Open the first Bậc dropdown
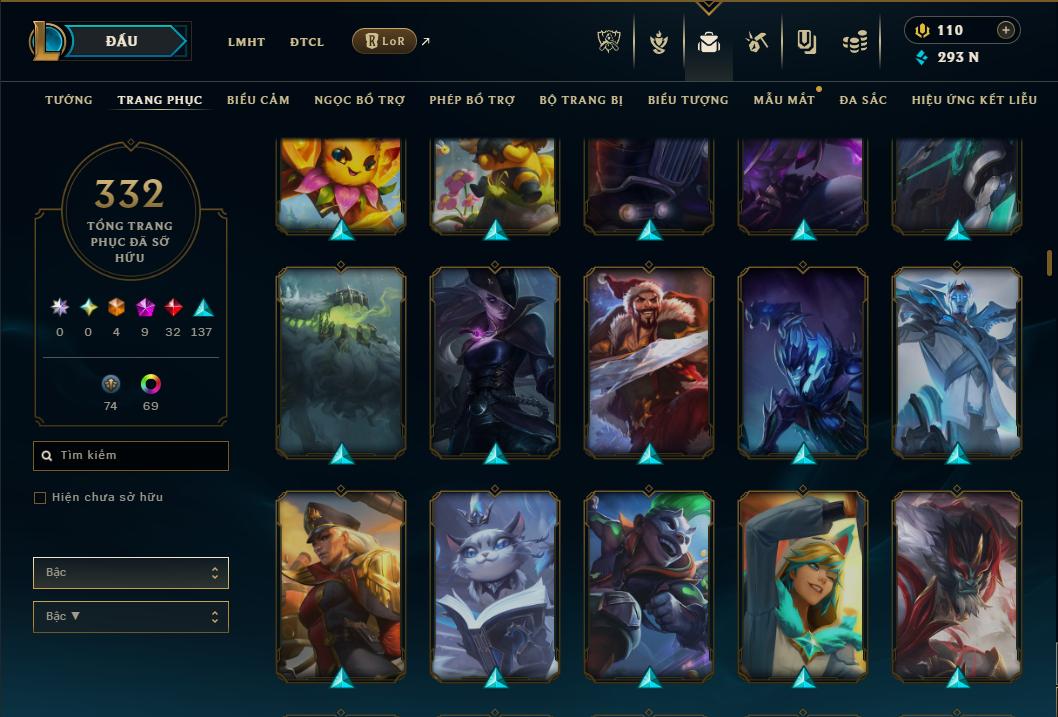1058x717 pixels. coord(131,573)
